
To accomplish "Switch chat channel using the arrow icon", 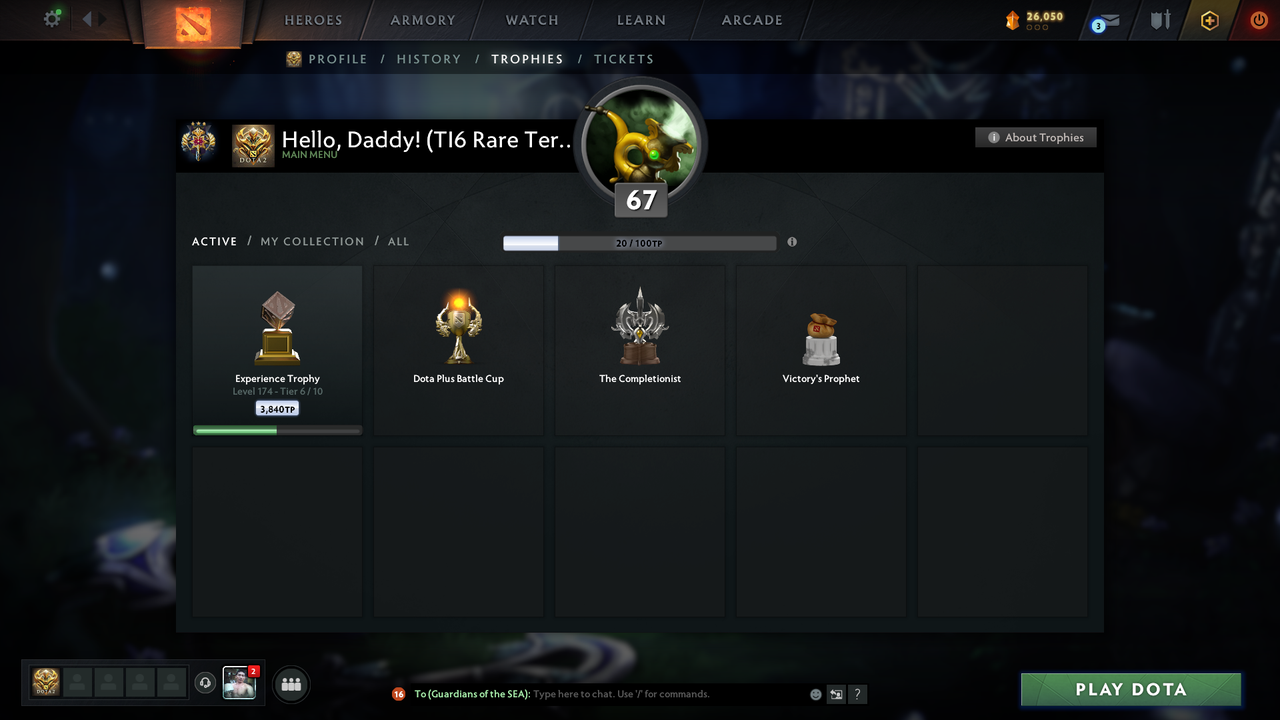I will (x=836, y=693).
